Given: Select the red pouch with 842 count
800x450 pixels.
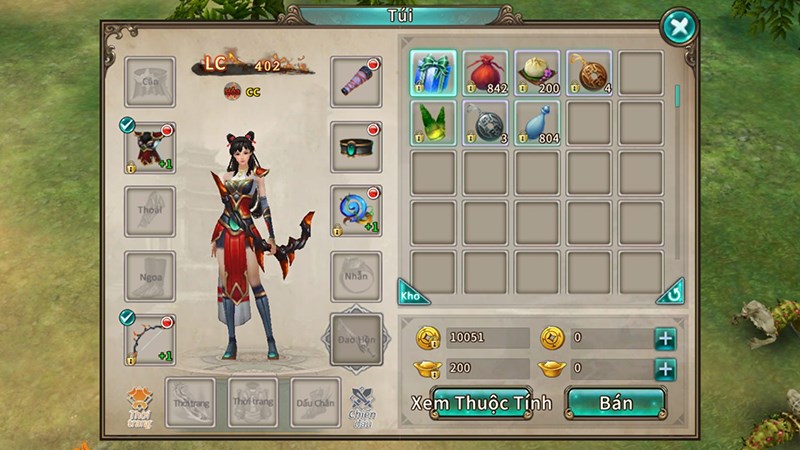Looking at the screenshot, I should click(485, 73).
